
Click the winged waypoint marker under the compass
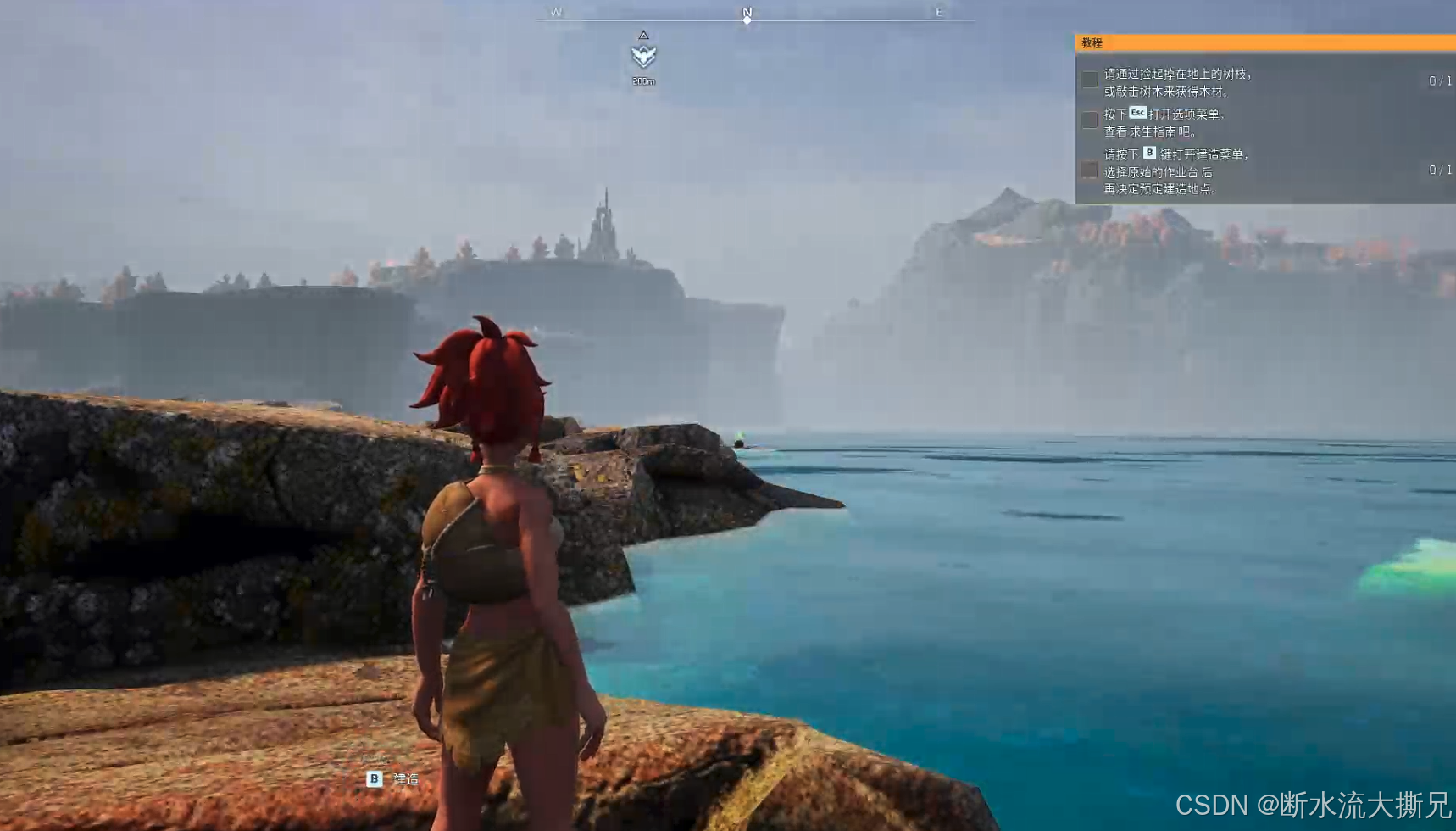coord(643,56)
